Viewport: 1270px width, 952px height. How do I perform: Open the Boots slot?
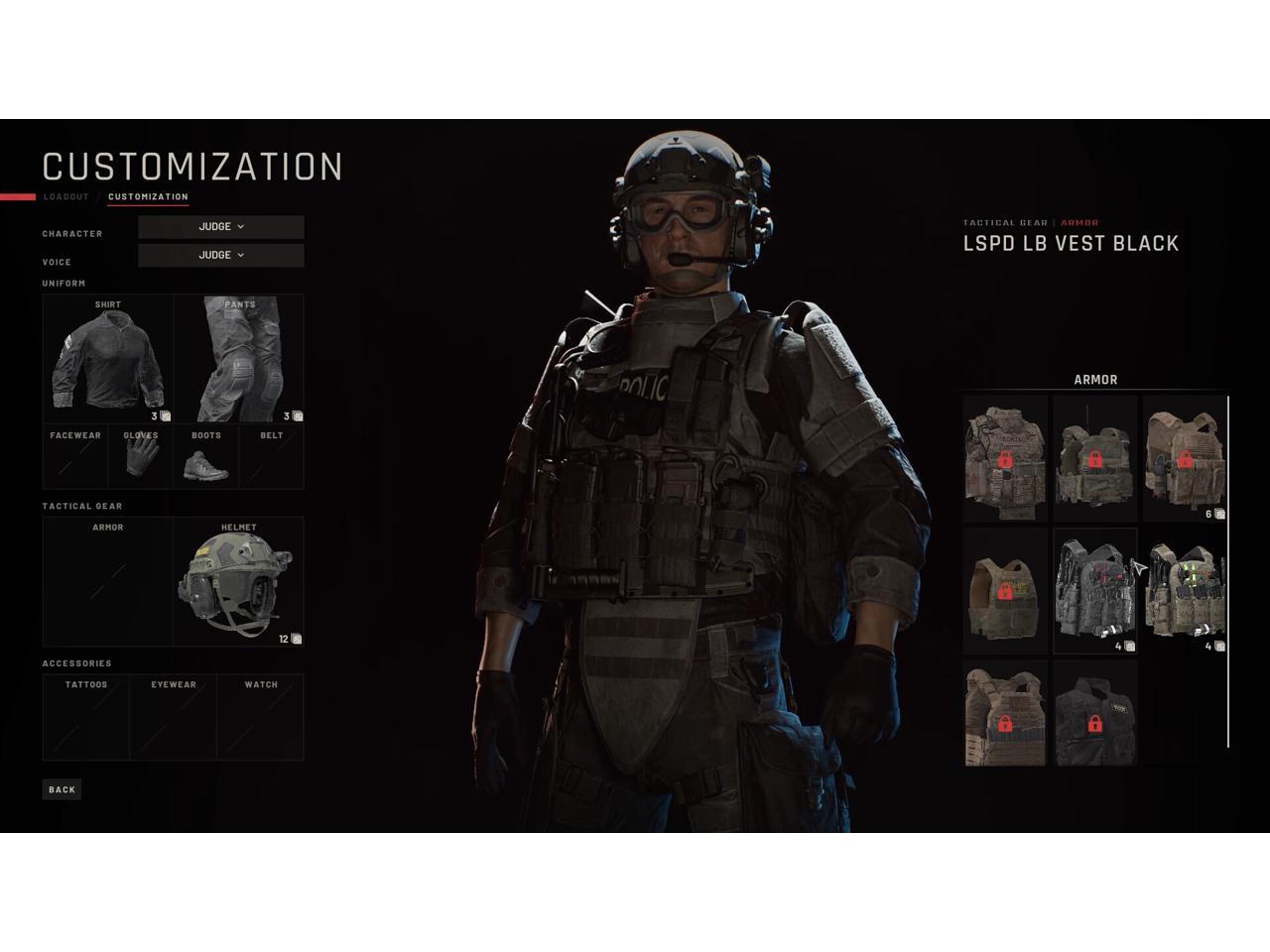point(206,457)
